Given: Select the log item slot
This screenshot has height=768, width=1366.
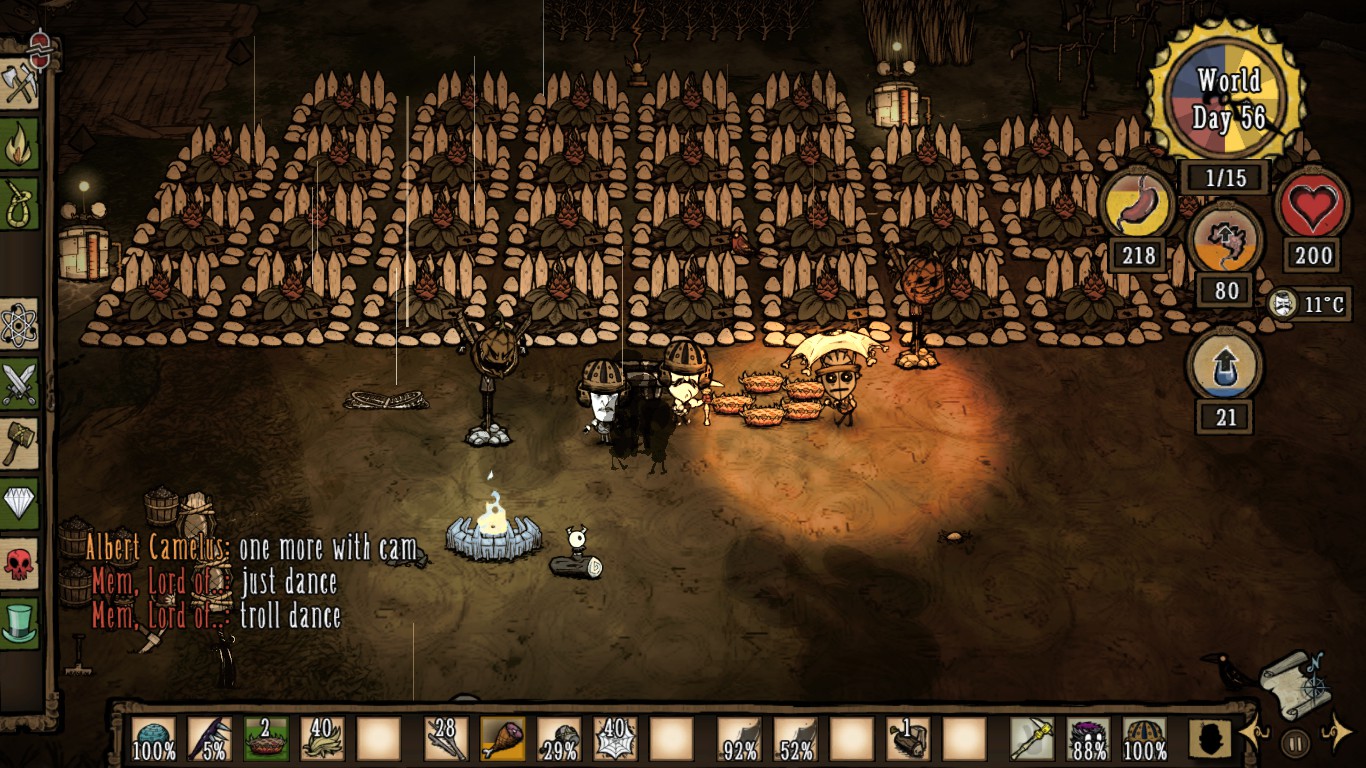Looking at the screenshot, I should tap(908, 739).
